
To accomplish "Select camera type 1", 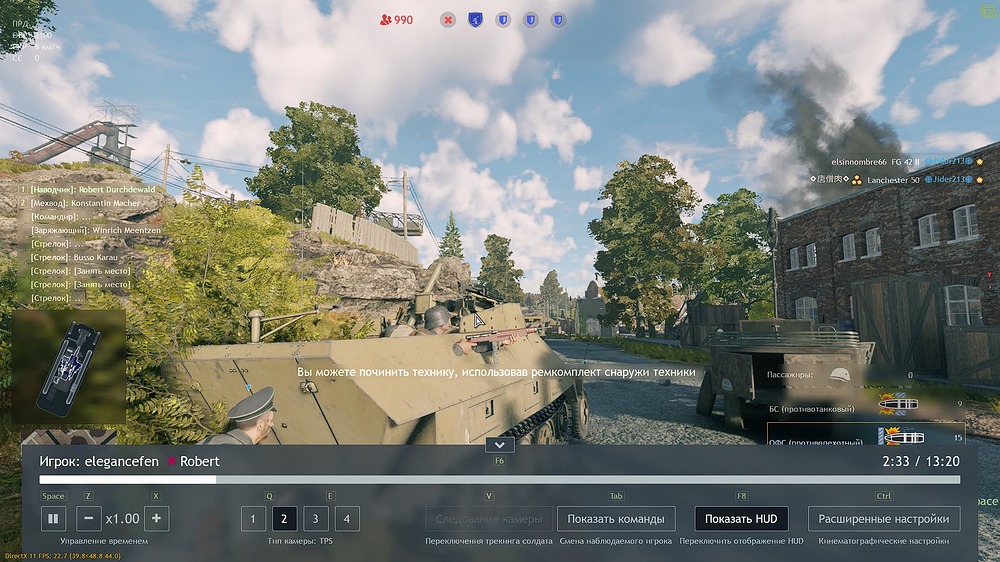I will (253, 519).
